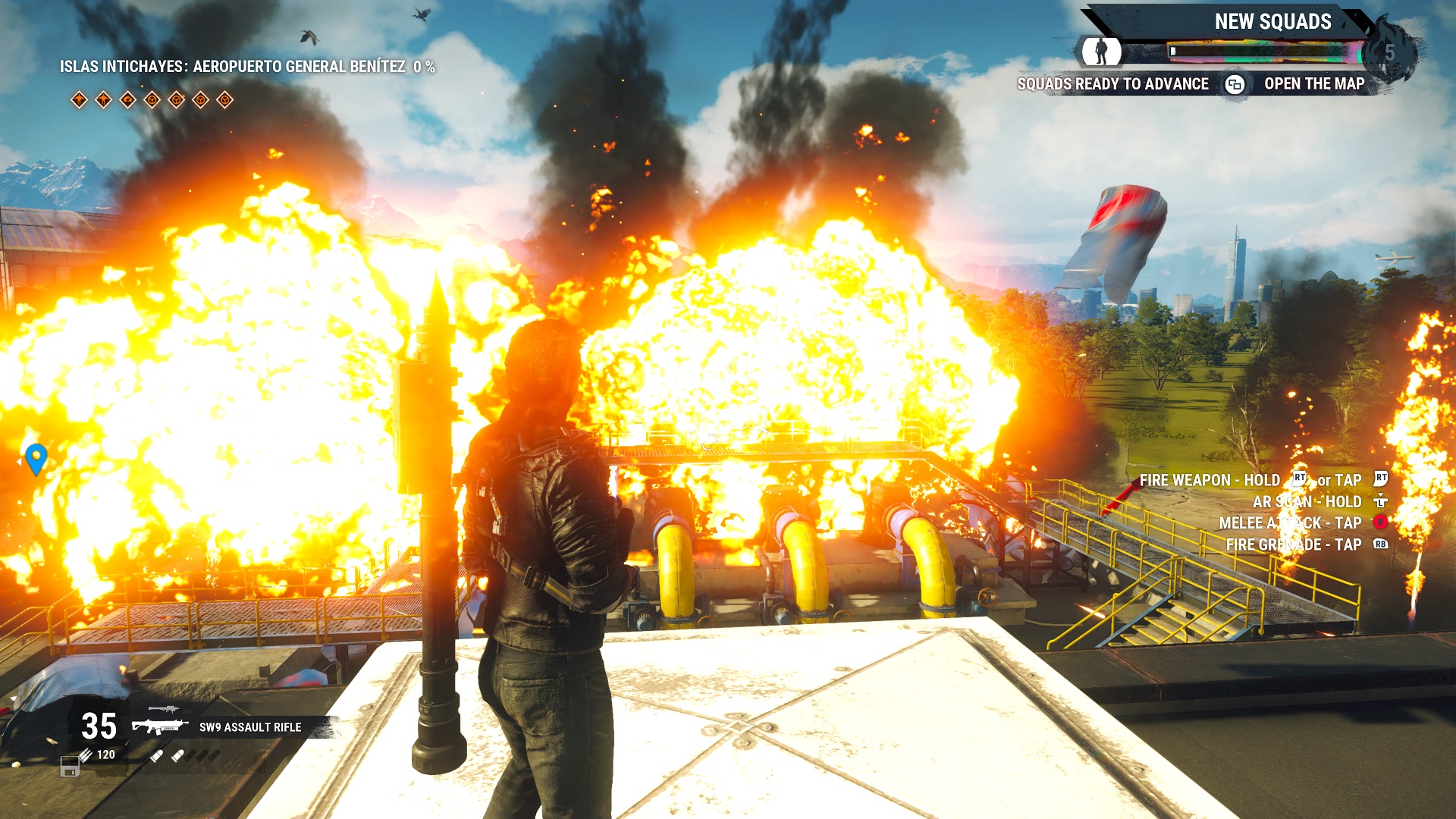The height and width of the screenshot is (819, 1456).
Task: Click the squad soldier icon
Action: click(x=1100, y=52)
